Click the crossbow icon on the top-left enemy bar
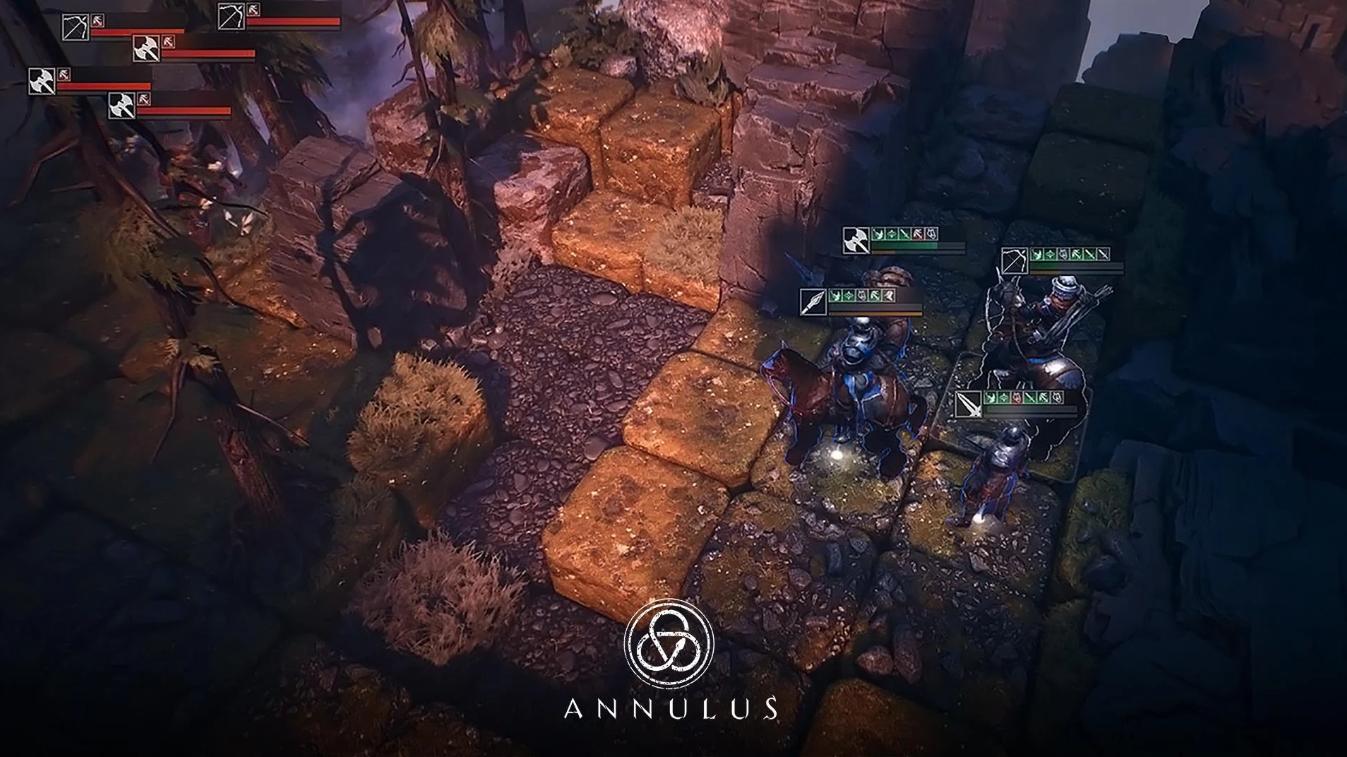 75,27
